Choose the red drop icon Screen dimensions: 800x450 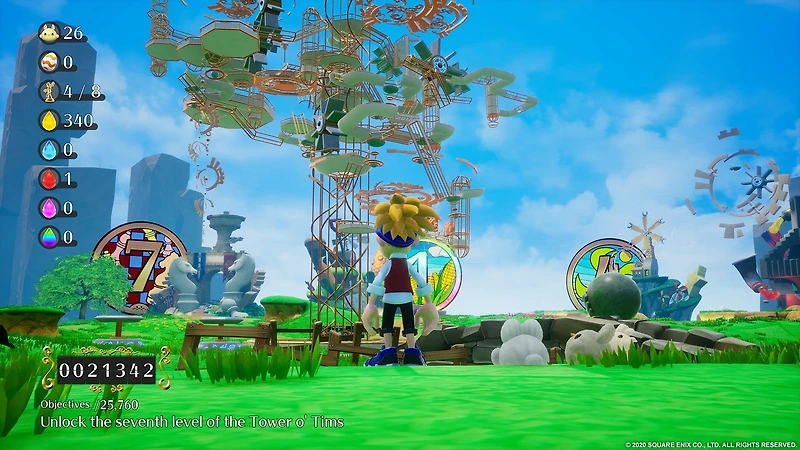[x=48, y=179]
